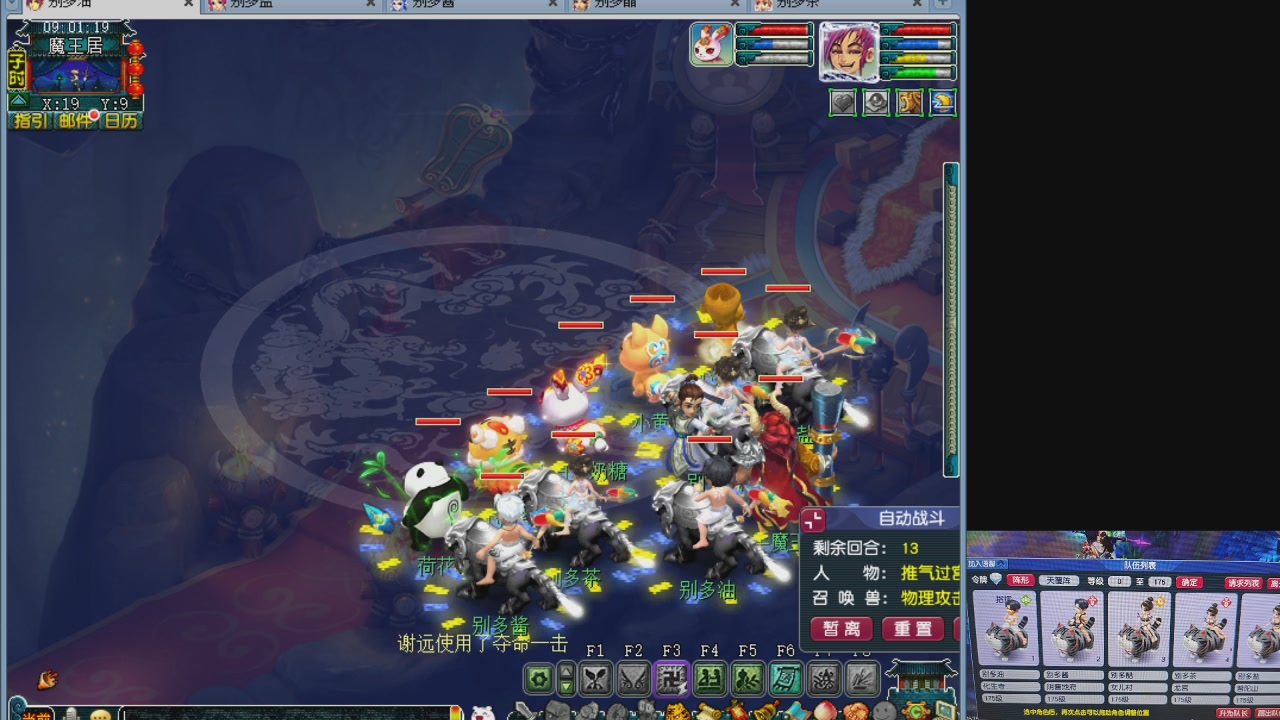Click the F5 skill icon

[x=748, y=680]
